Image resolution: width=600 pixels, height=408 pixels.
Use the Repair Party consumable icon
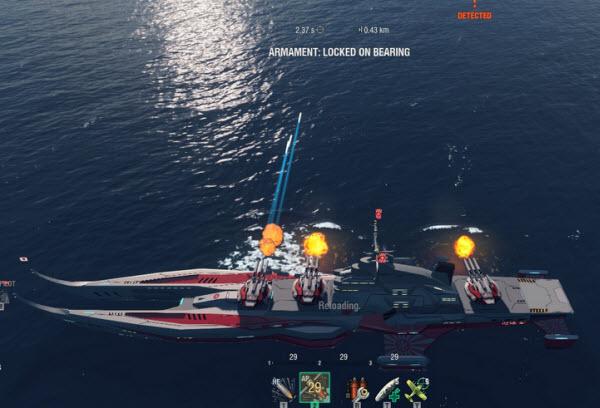pos(387,390)
